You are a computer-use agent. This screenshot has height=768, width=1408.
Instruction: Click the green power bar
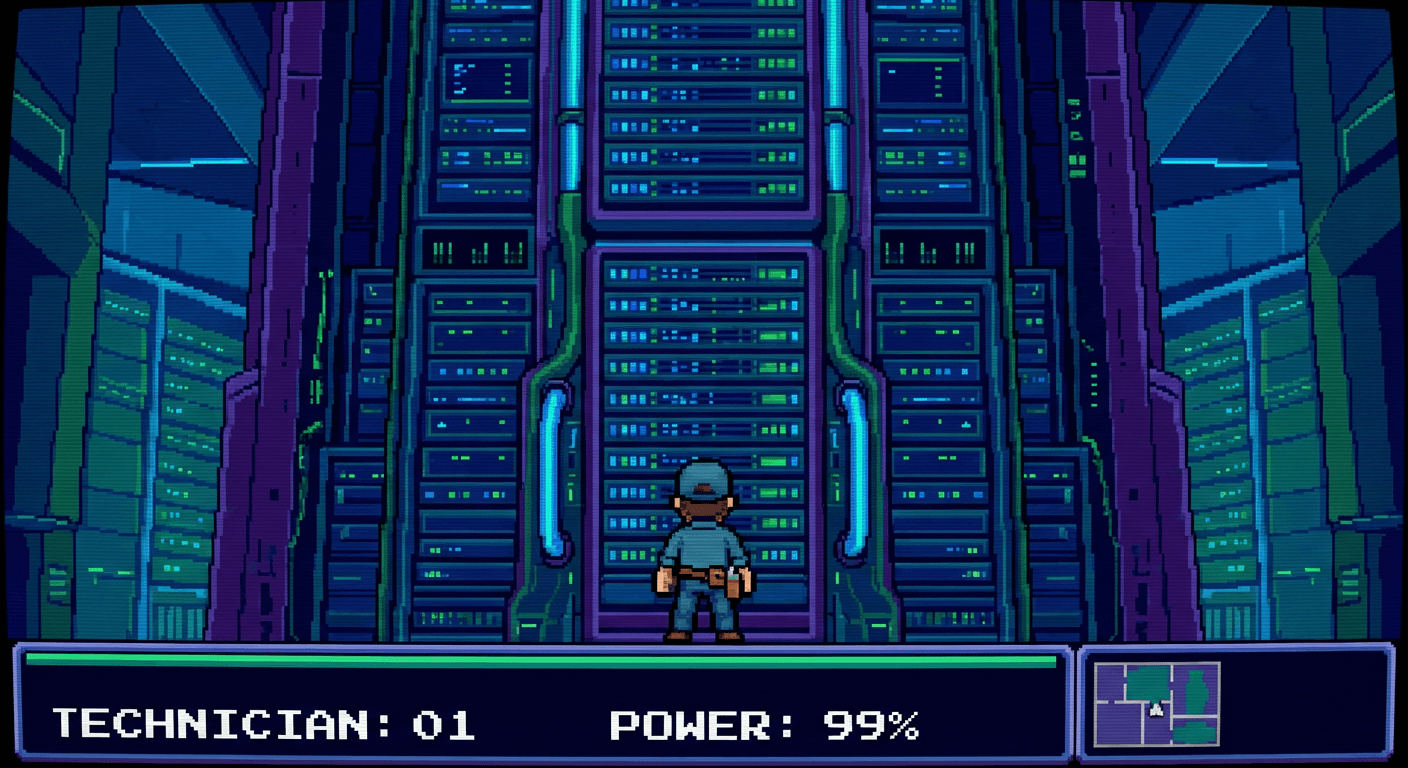[530, 661]
